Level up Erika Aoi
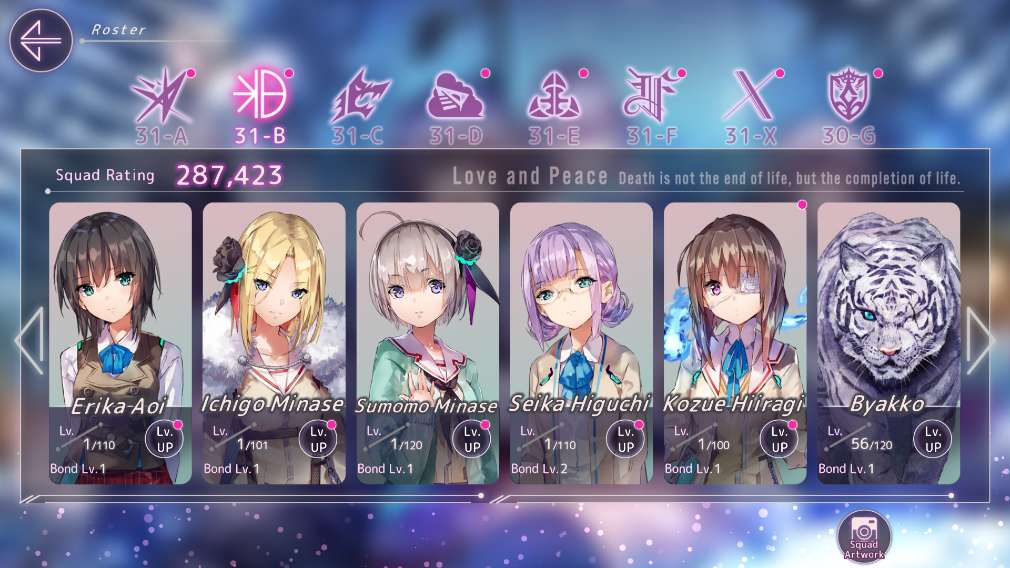Viewport: 1010px width, 568px height. click(164, 439)
